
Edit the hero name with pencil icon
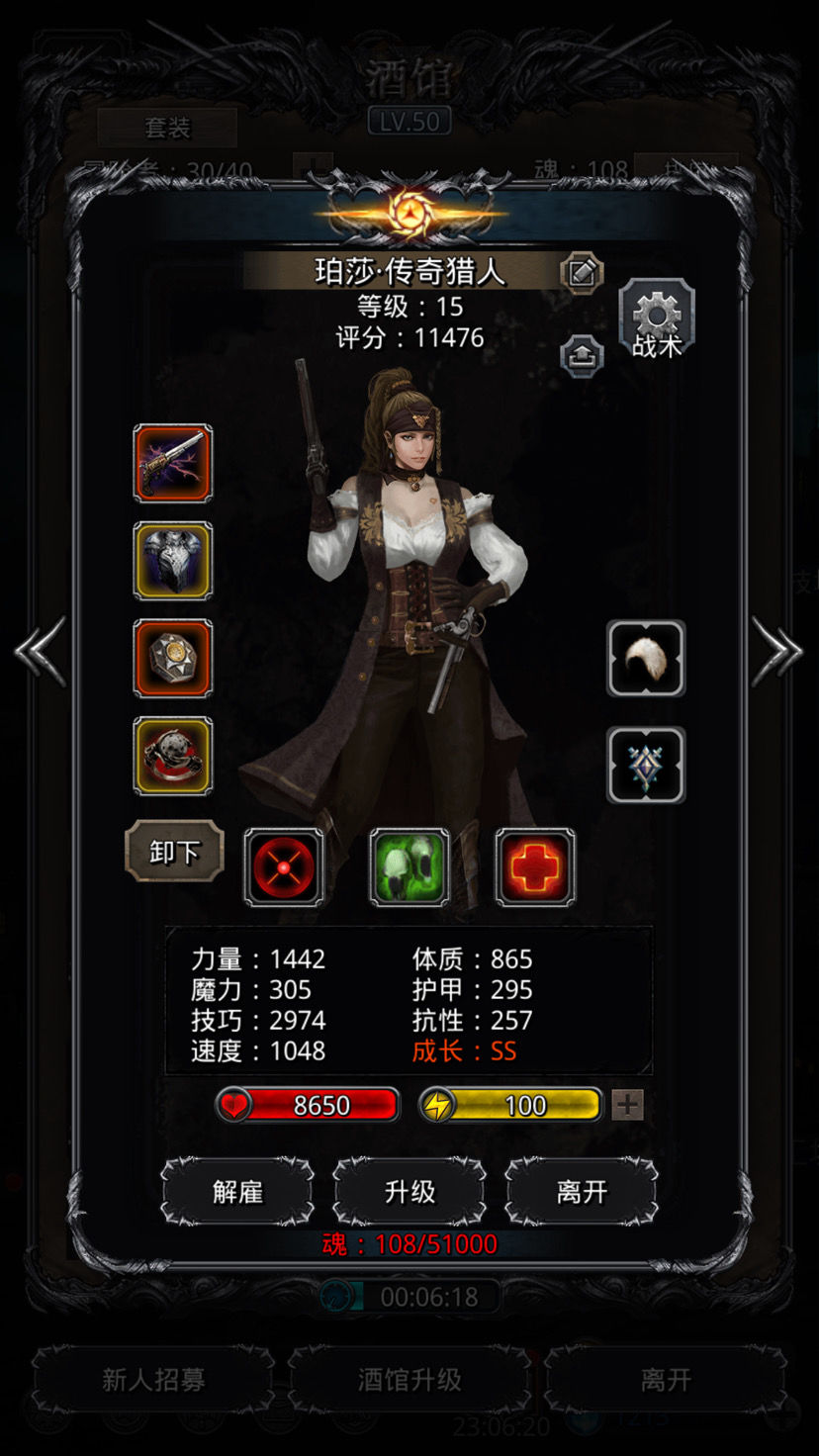(582, 272)
